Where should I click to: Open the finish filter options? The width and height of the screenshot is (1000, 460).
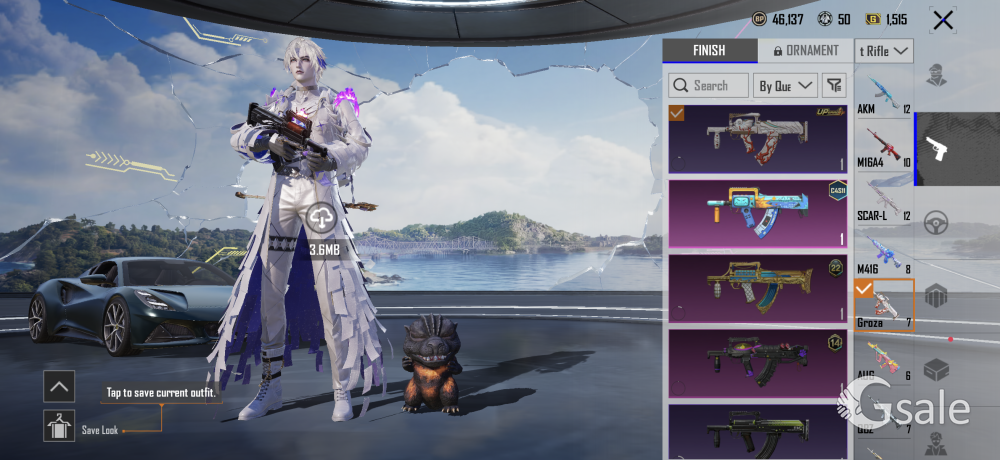[834, 86]
